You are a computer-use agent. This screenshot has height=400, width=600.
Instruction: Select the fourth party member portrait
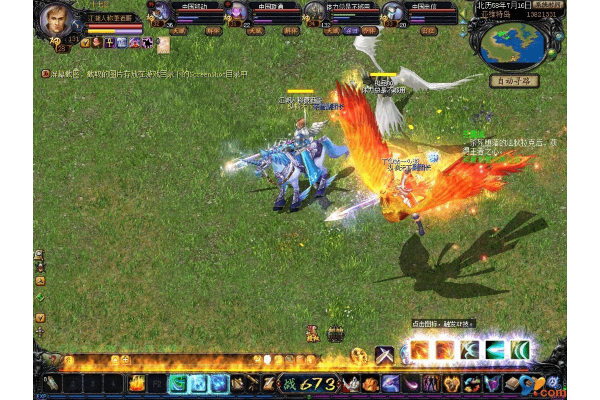393,13
